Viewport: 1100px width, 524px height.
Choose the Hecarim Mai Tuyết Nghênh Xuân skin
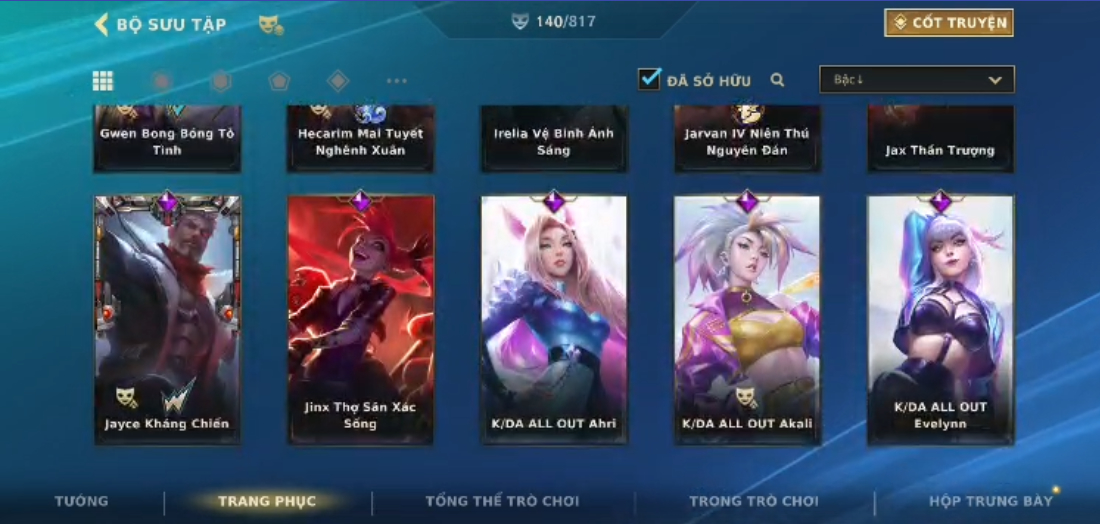tap(360, 139)
